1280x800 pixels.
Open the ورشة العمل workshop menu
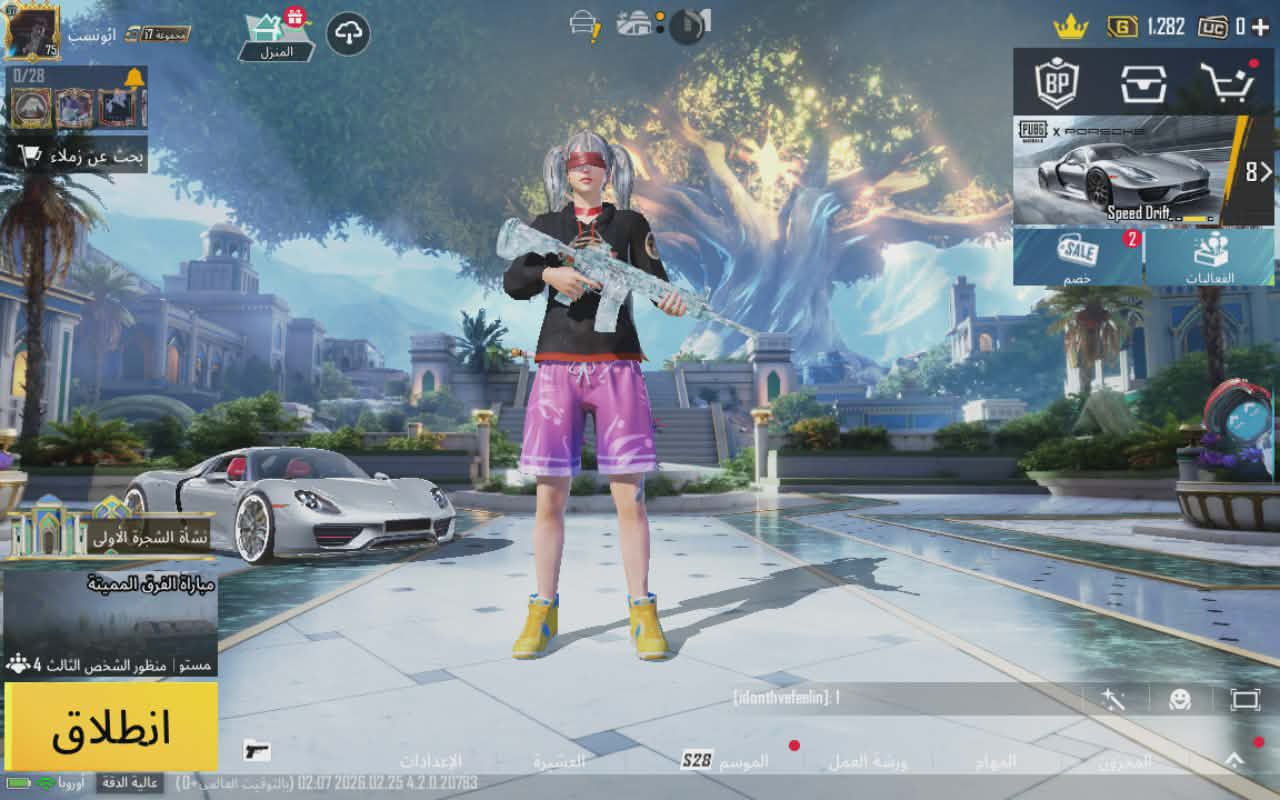point(867,762)
